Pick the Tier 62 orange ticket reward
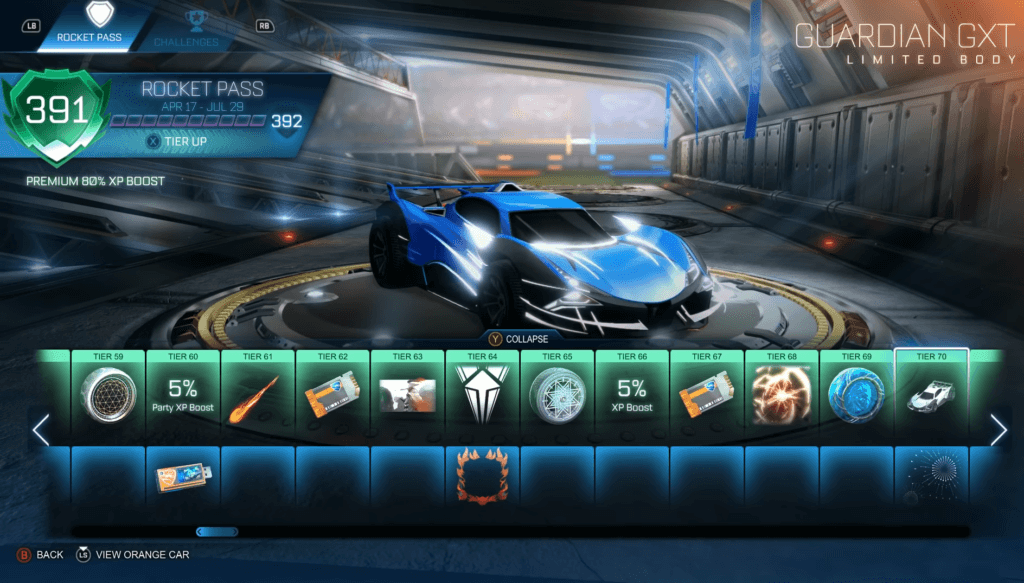Screen dimensions: 1024x583 click(x=333, y=395)
